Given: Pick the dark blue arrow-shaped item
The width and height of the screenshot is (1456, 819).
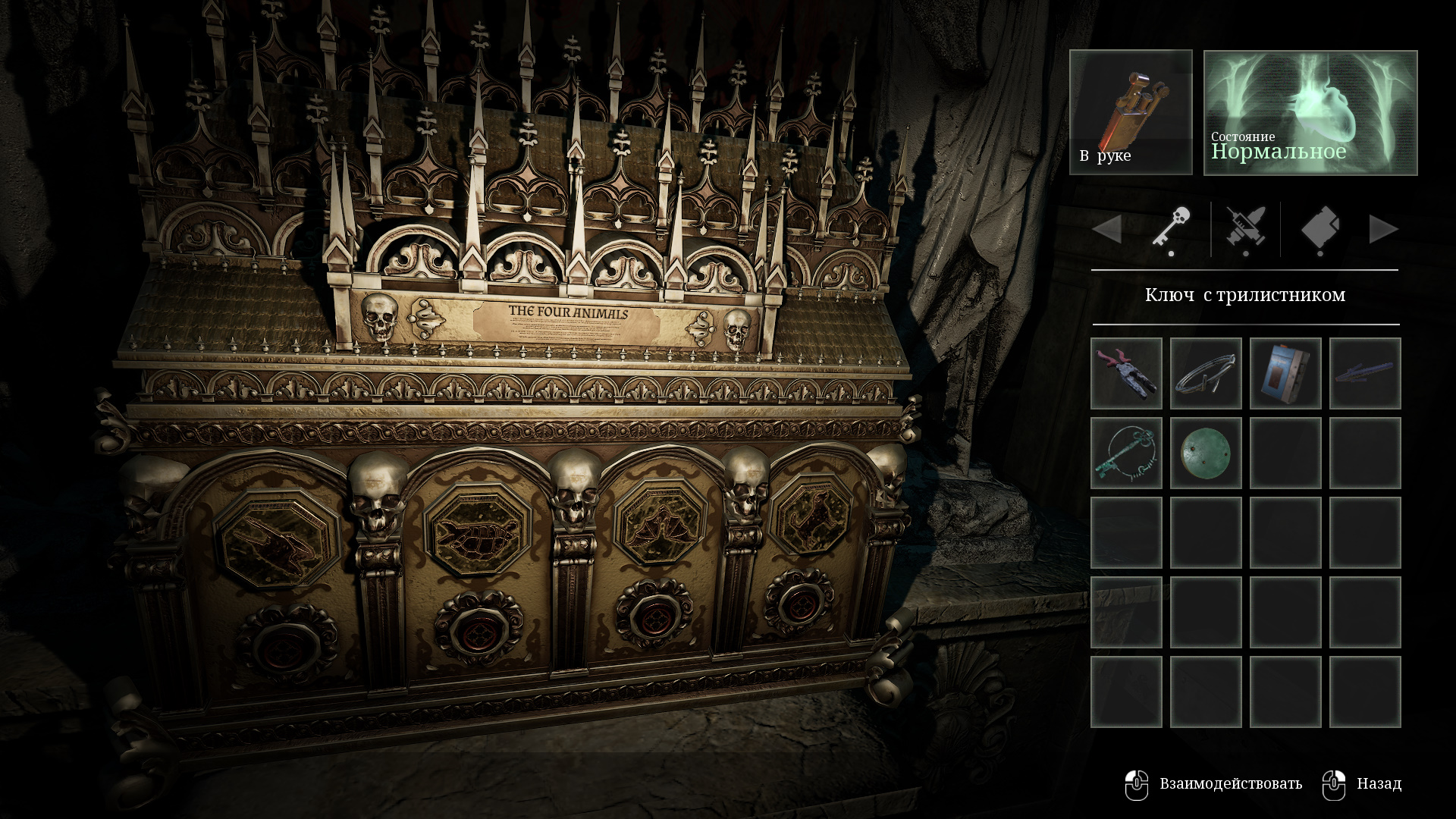Looking at the screenshot, I should [x=1365, y=374].
